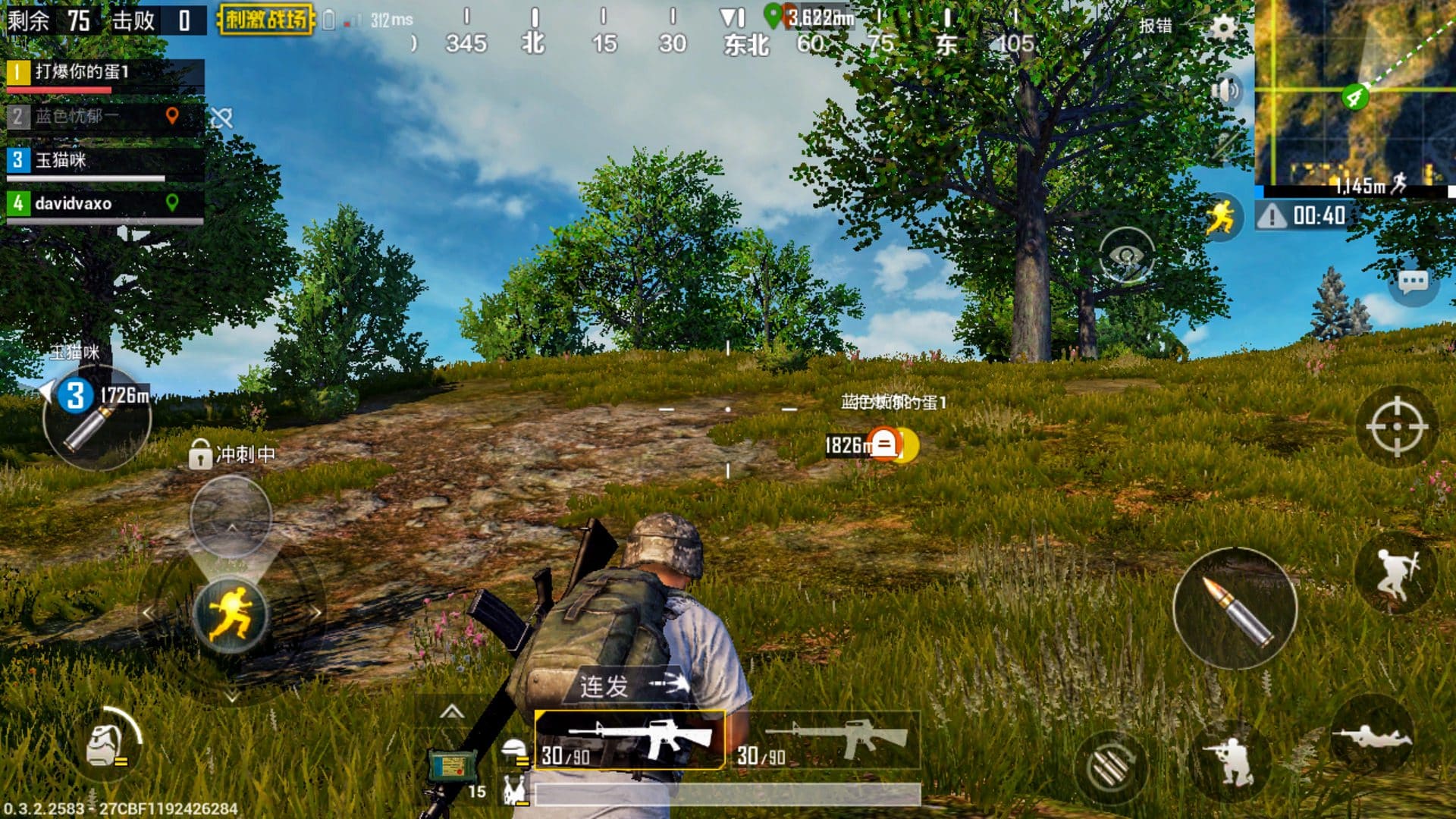The image size is (1456, 819).
Task: Select the primary rifle weapon slot
Action: tap(629, 739)
